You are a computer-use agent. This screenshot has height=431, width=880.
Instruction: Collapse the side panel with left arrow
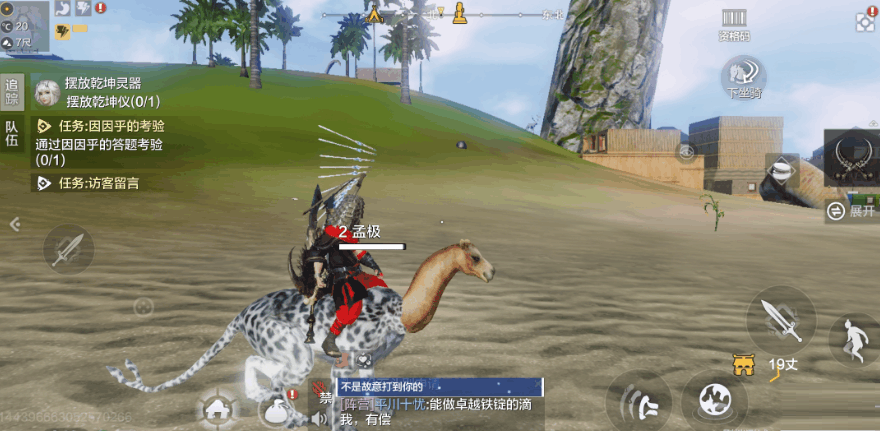point(14,224)
